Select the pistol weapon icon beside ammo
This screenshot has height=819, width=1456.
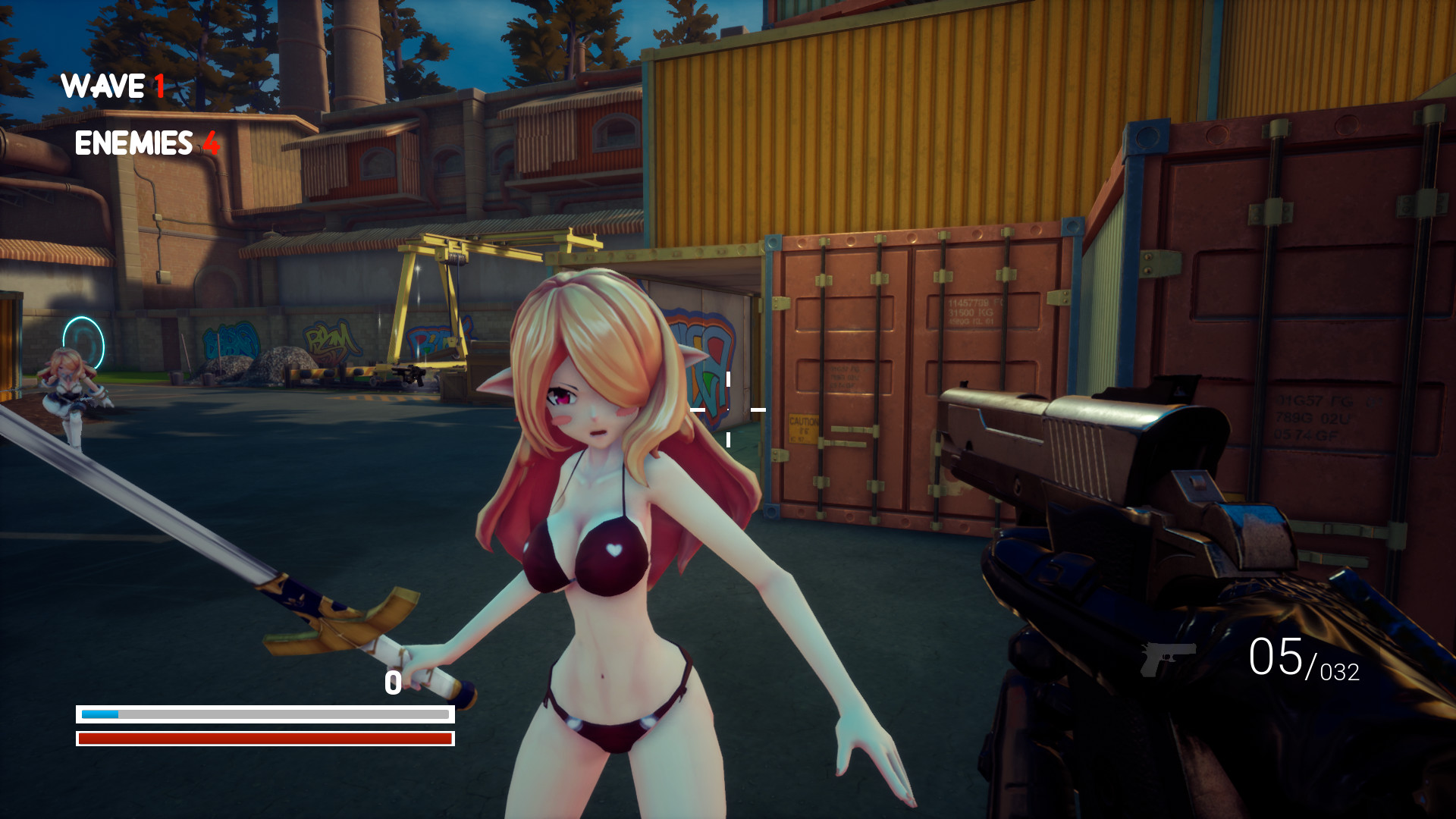coord(1168,657)
